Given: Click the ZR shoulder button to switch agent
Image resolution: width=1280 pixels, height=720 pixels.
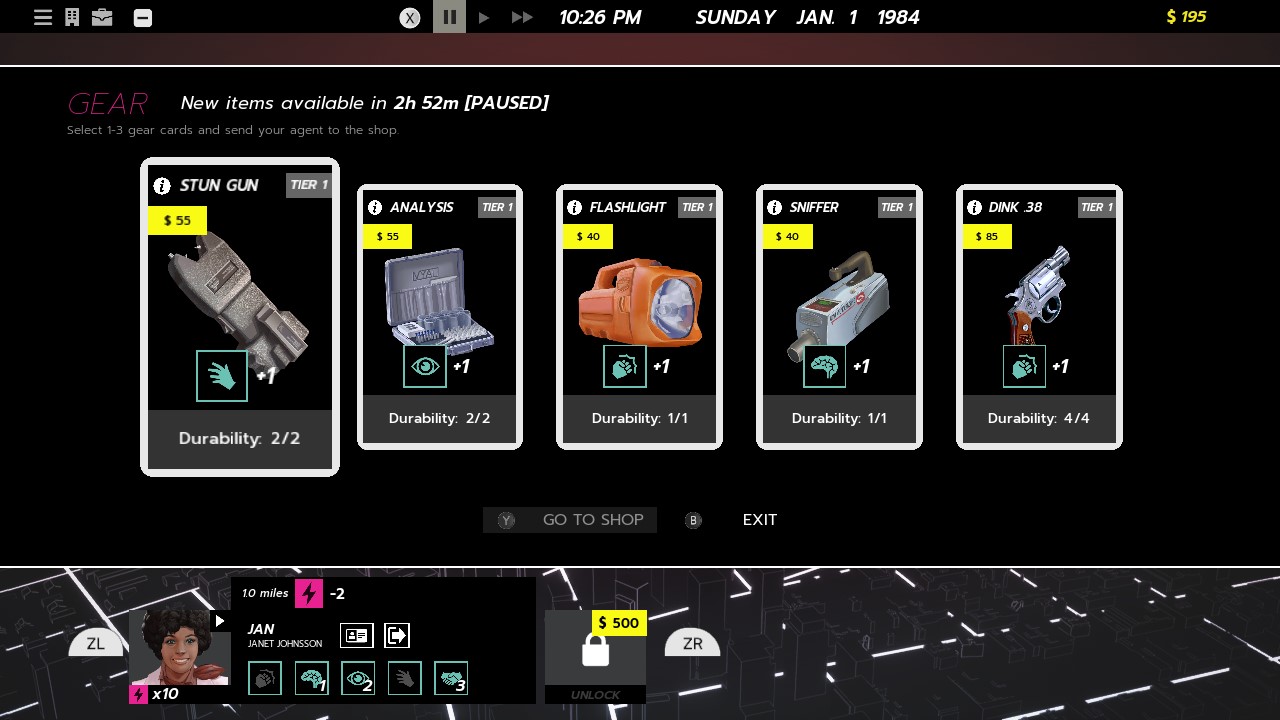Looking at the screenshot, I should tap(691, 643).
